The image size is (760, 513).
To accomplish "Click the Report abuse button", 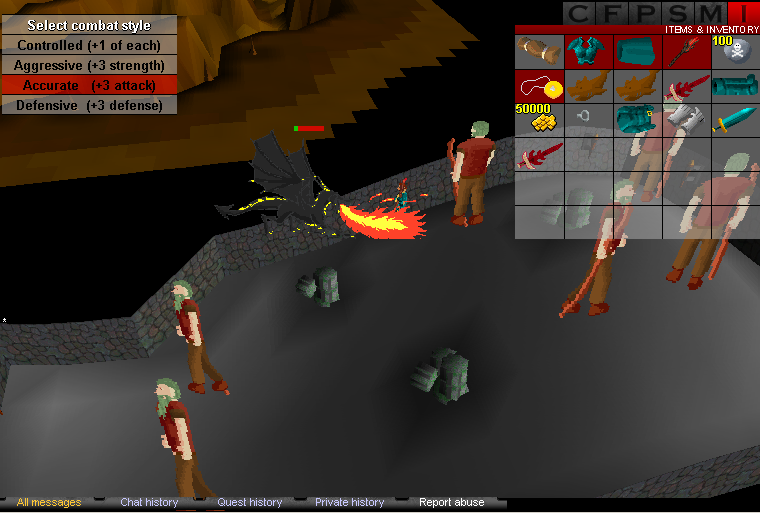I will pyautogui.click(x=451, y=502).
